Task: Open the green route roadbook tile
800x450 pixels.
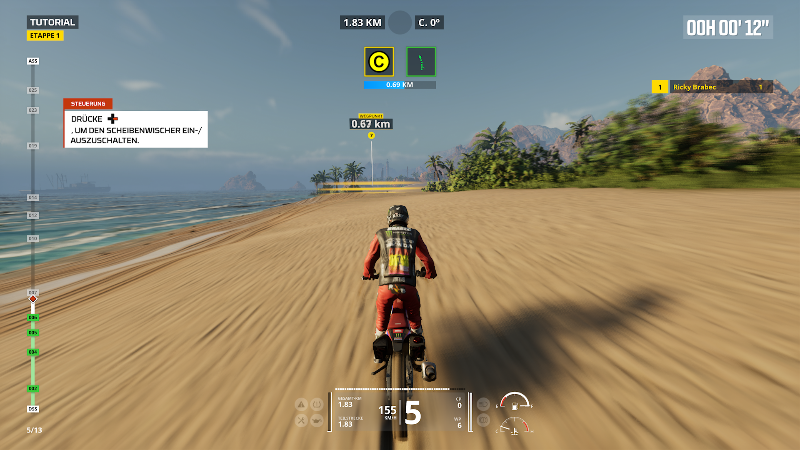Action: pyautogui.click(x=421, y=62)
